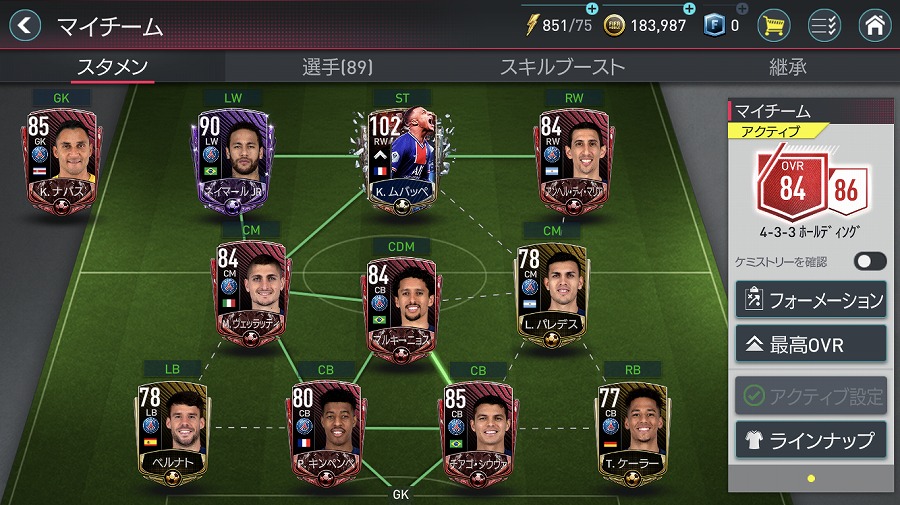Apply 最高OVR lineup

811,345
